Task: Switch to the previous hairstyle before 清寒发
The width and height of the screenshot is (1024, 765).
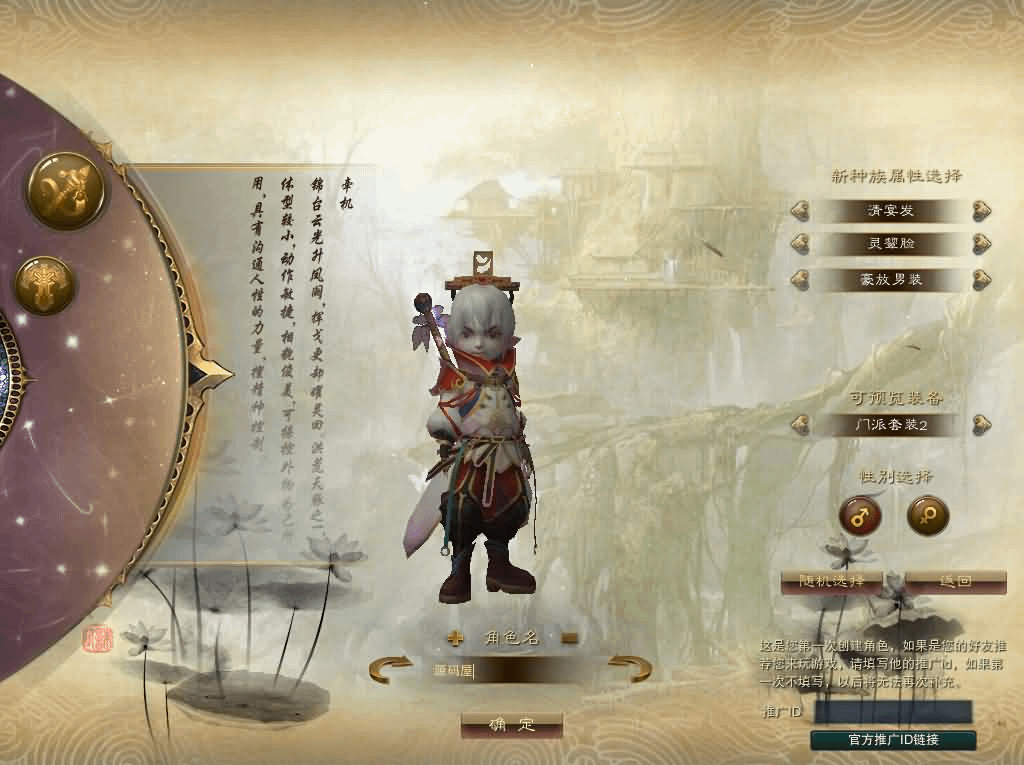Action: click(800, 211)
